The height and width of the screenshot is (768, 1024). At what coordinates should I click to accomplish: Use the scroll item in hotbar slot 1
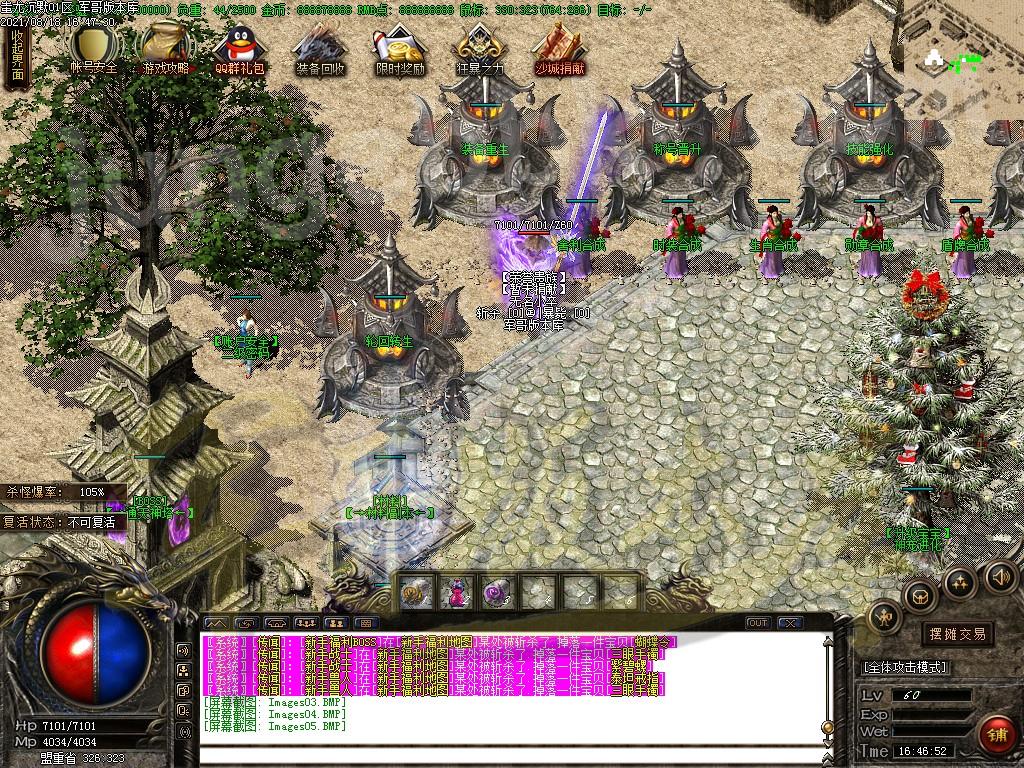coord(416,593)
